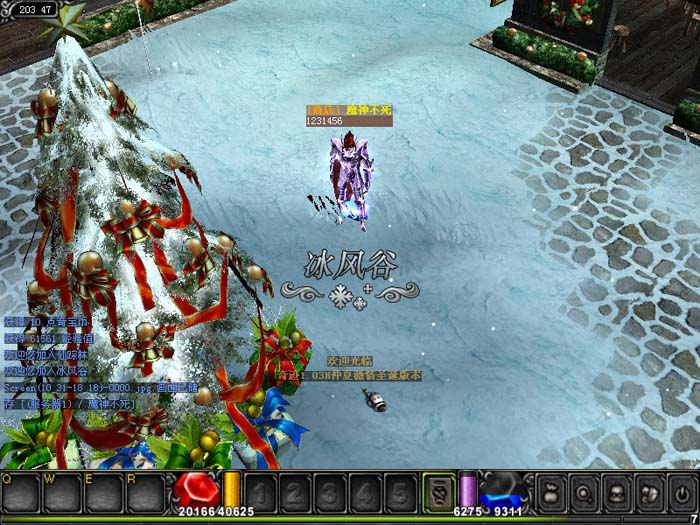
Task: Click the magnifier search button
Action: click(584, 492)
